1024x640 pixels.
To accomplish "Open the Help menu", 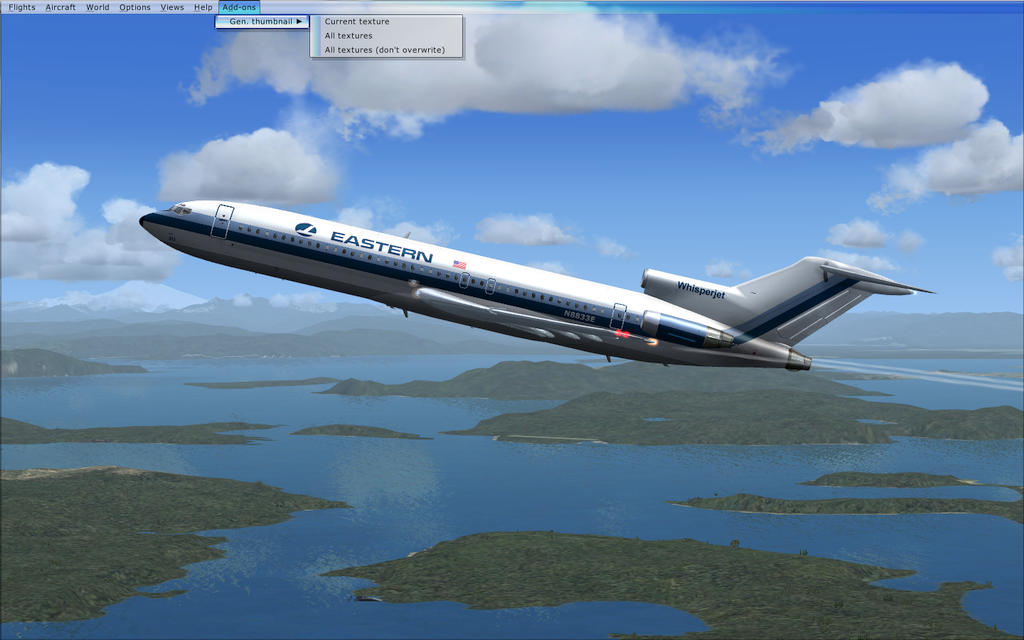I will tap(203, 7).
